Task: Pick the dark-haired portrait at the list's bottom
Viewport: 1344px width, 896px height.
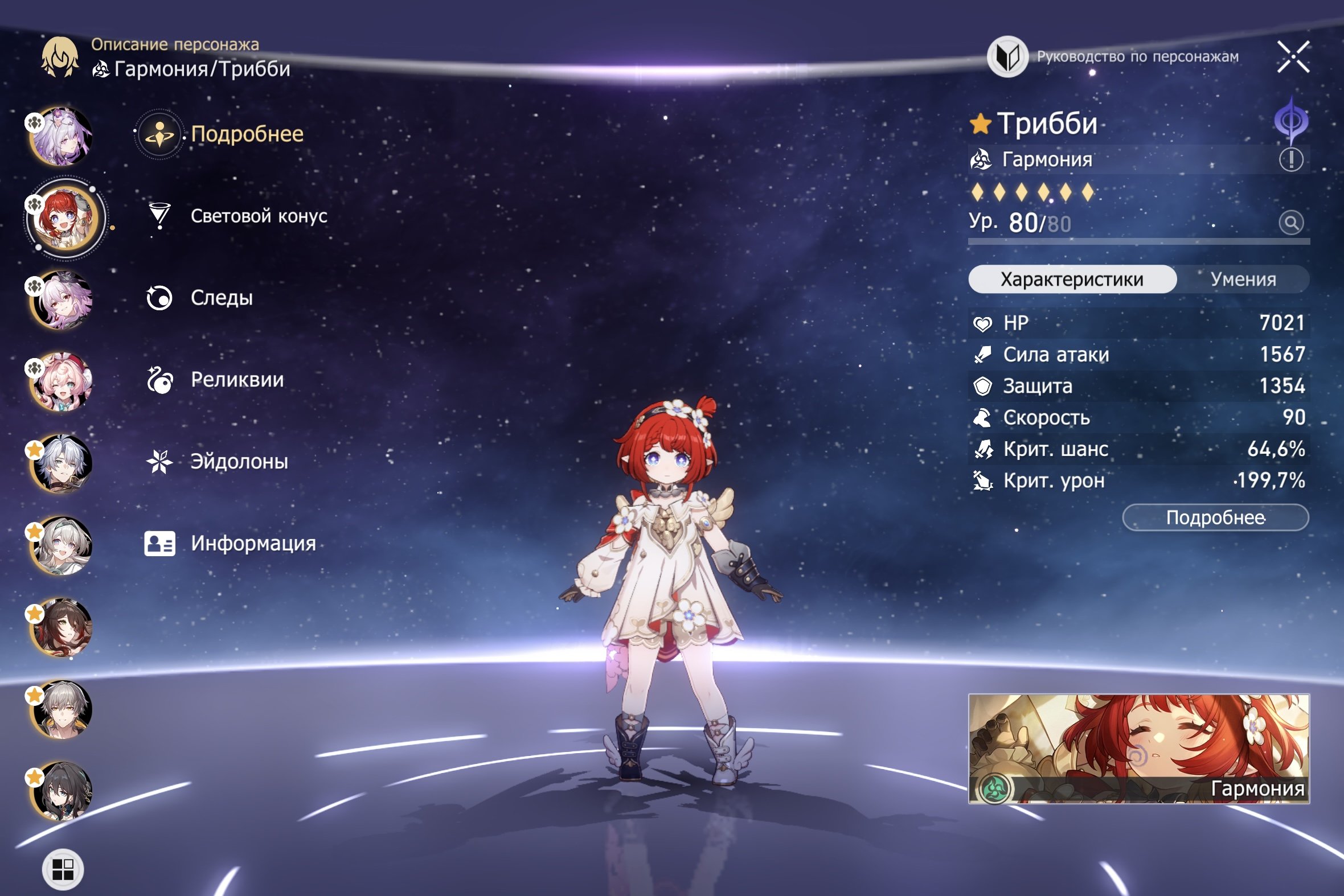Action: click(x=62, y=791)
